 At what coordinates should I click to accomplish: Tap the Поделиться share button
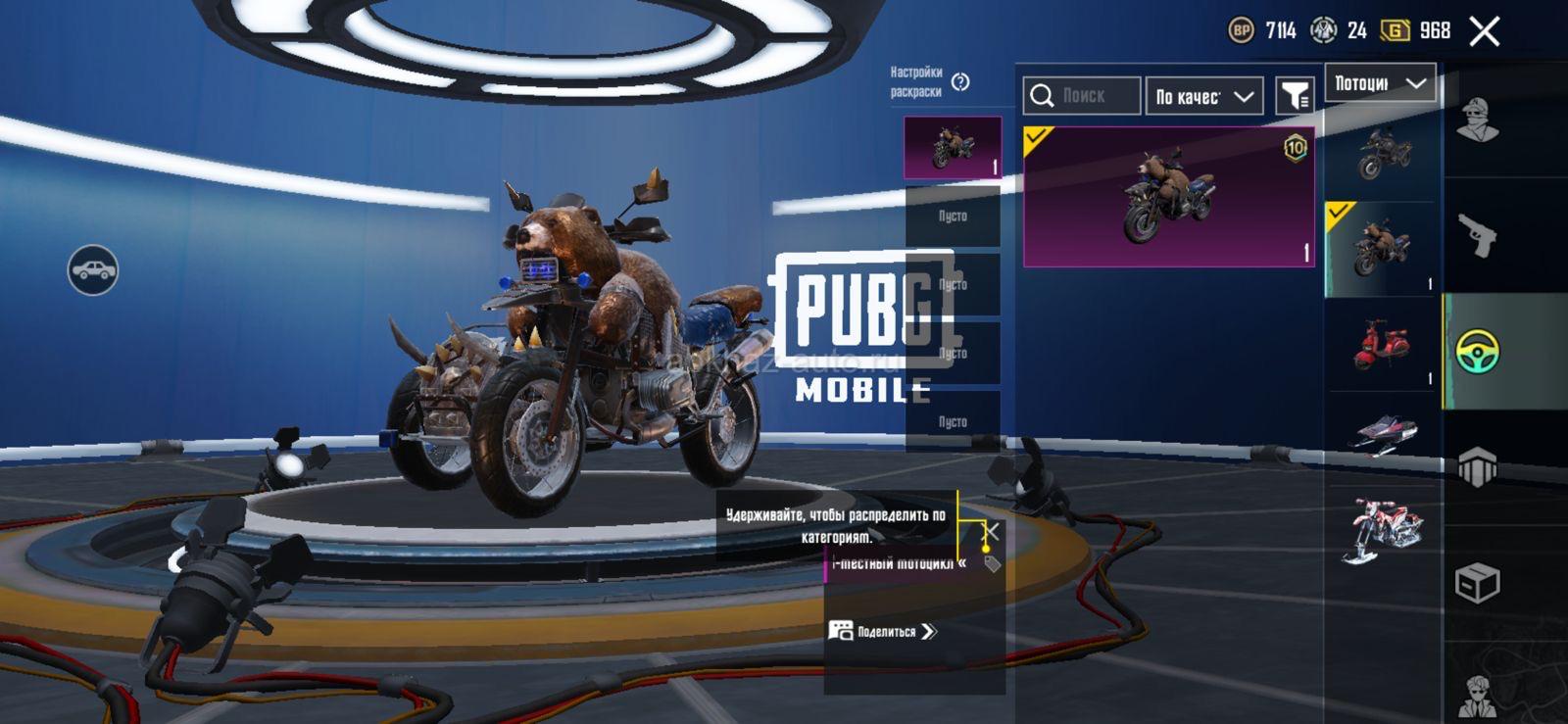883,631
